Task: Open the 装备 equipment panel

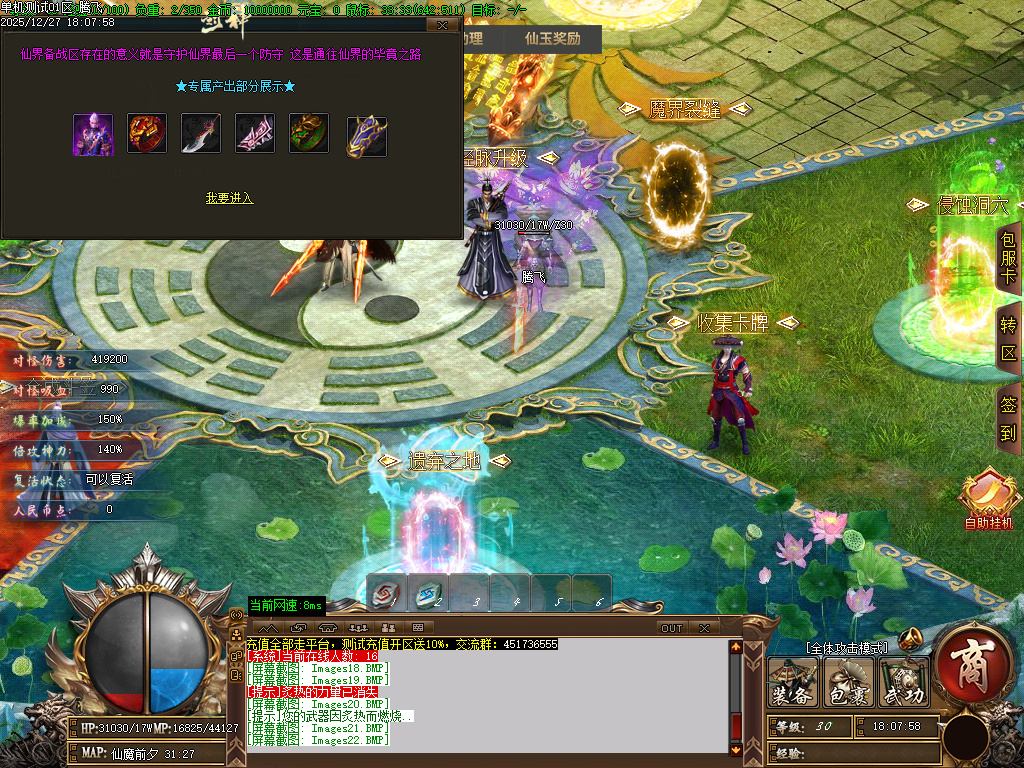Action: [793, 684]
